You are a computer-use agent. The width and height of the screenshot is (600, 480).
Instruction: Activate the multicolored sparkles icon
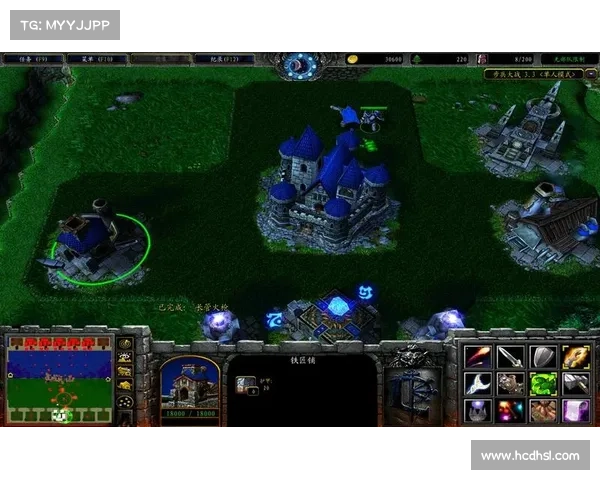click(511, 411)
